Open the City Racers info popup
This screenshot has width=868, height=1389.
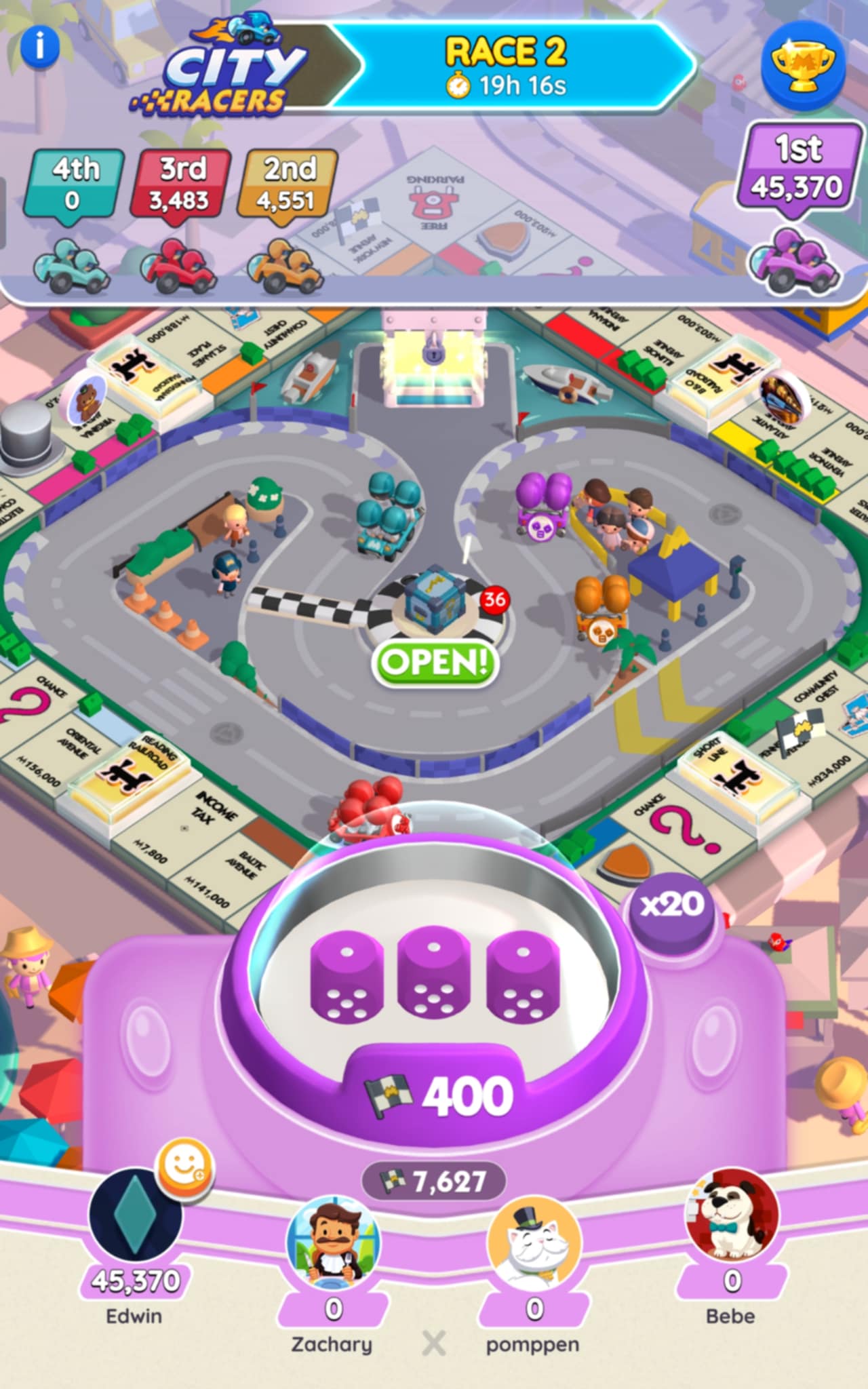(41, 45)
